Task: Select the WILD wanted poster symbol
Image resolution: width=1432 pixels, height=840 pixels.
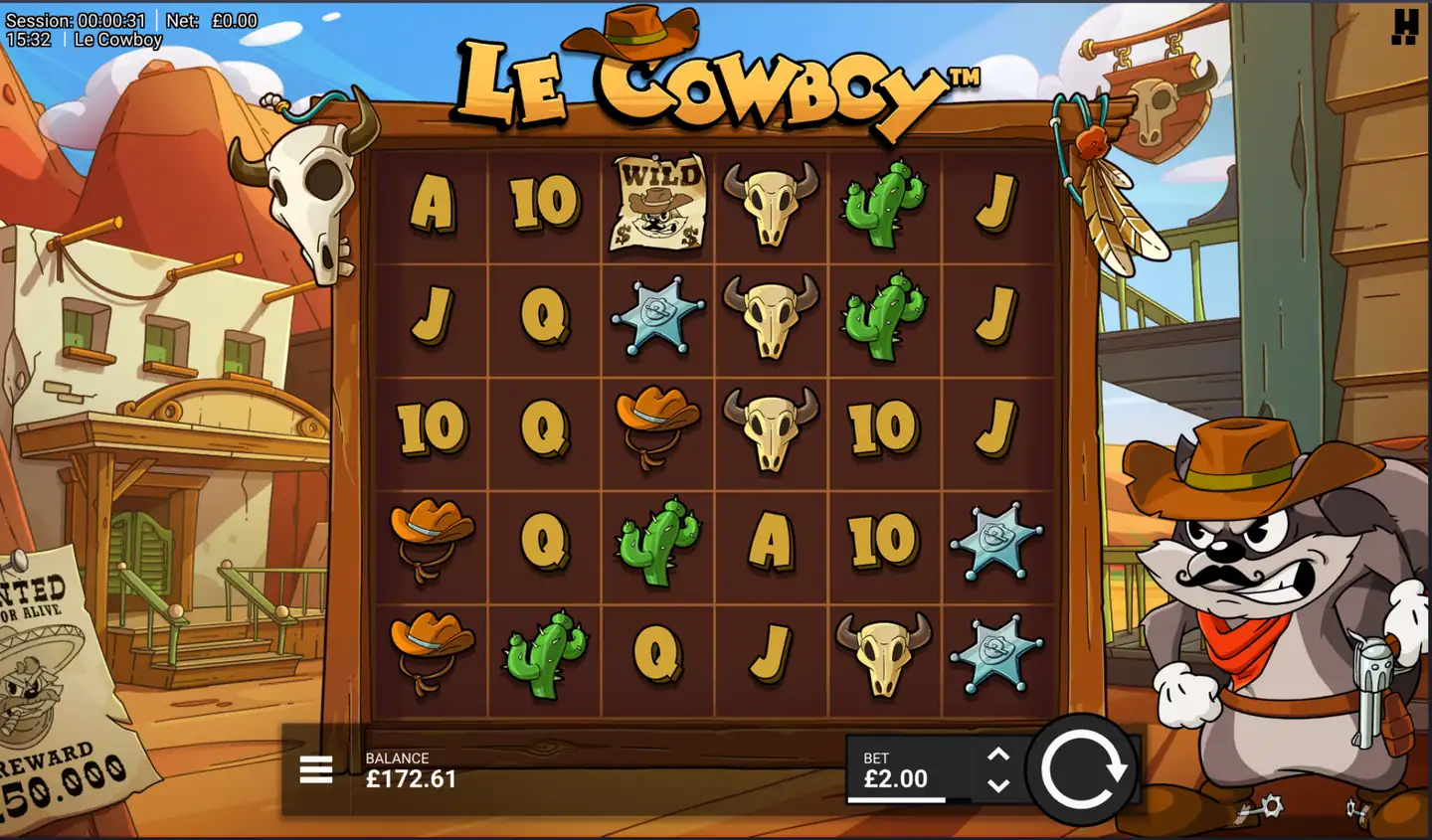Action: click(x=656, y=202)
